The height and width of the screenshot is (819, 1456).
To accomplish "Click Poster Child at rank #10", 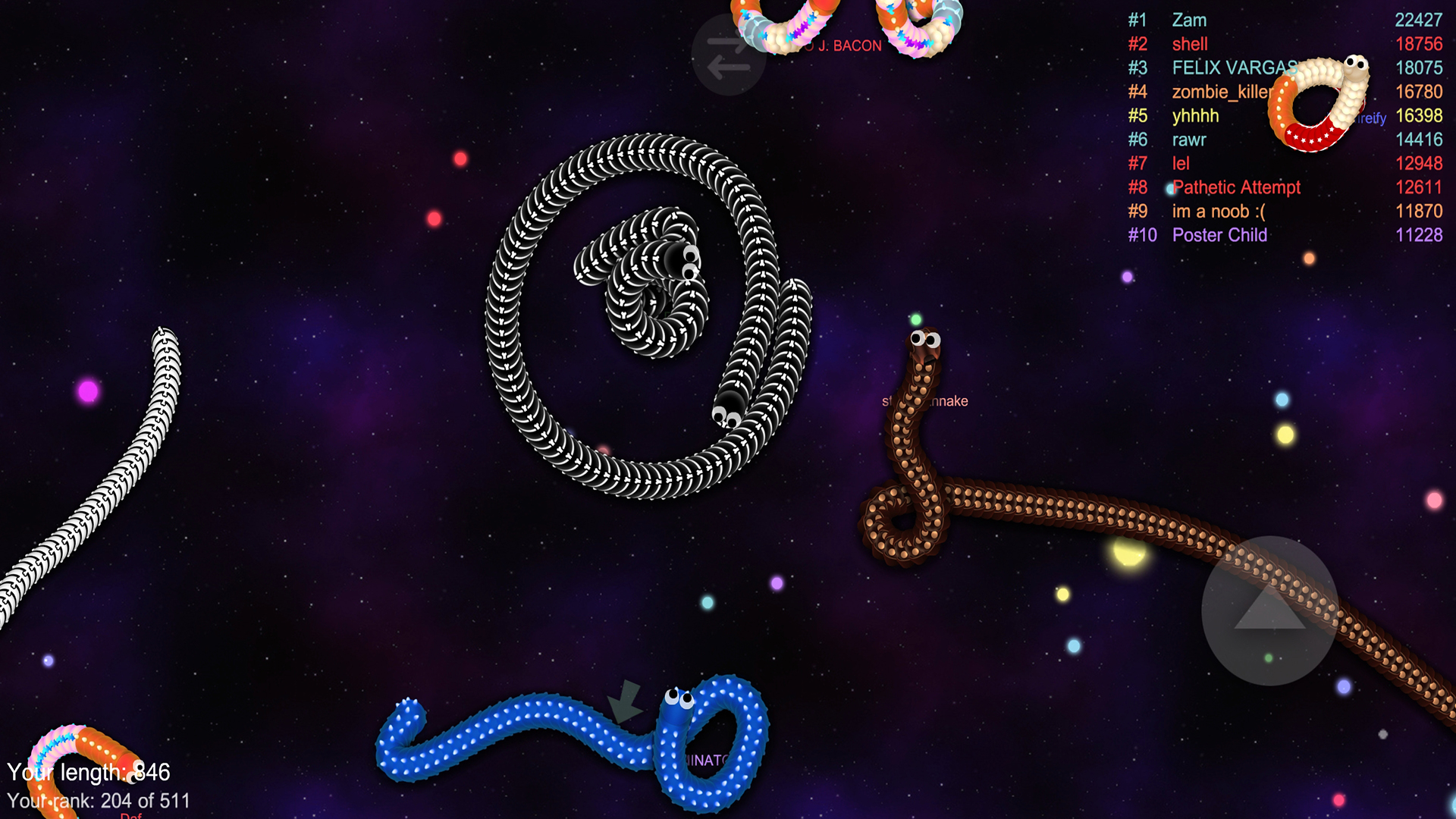I will tap(1219, 235).
